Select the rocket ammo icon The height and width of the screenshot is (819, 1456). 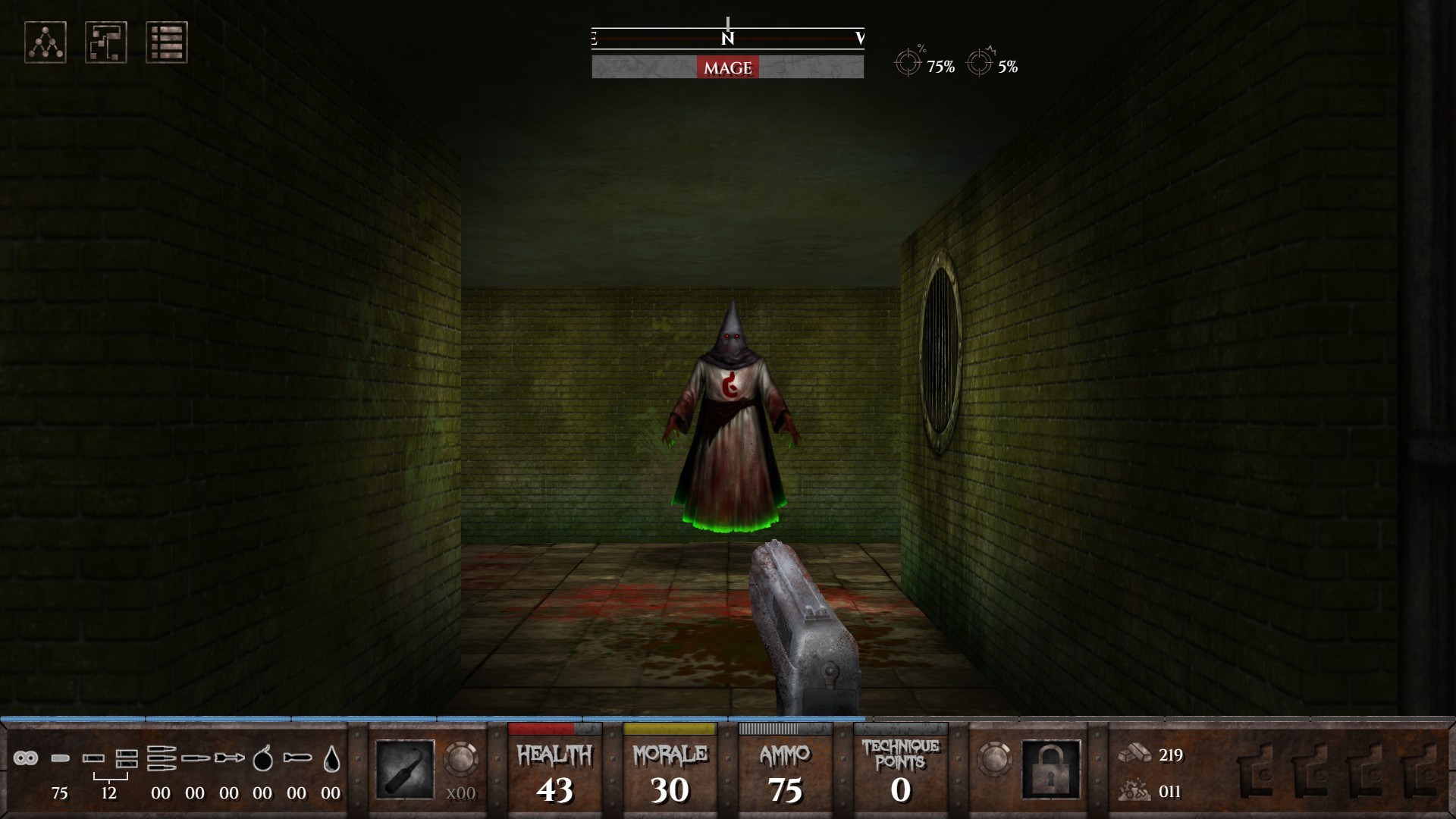297,758
